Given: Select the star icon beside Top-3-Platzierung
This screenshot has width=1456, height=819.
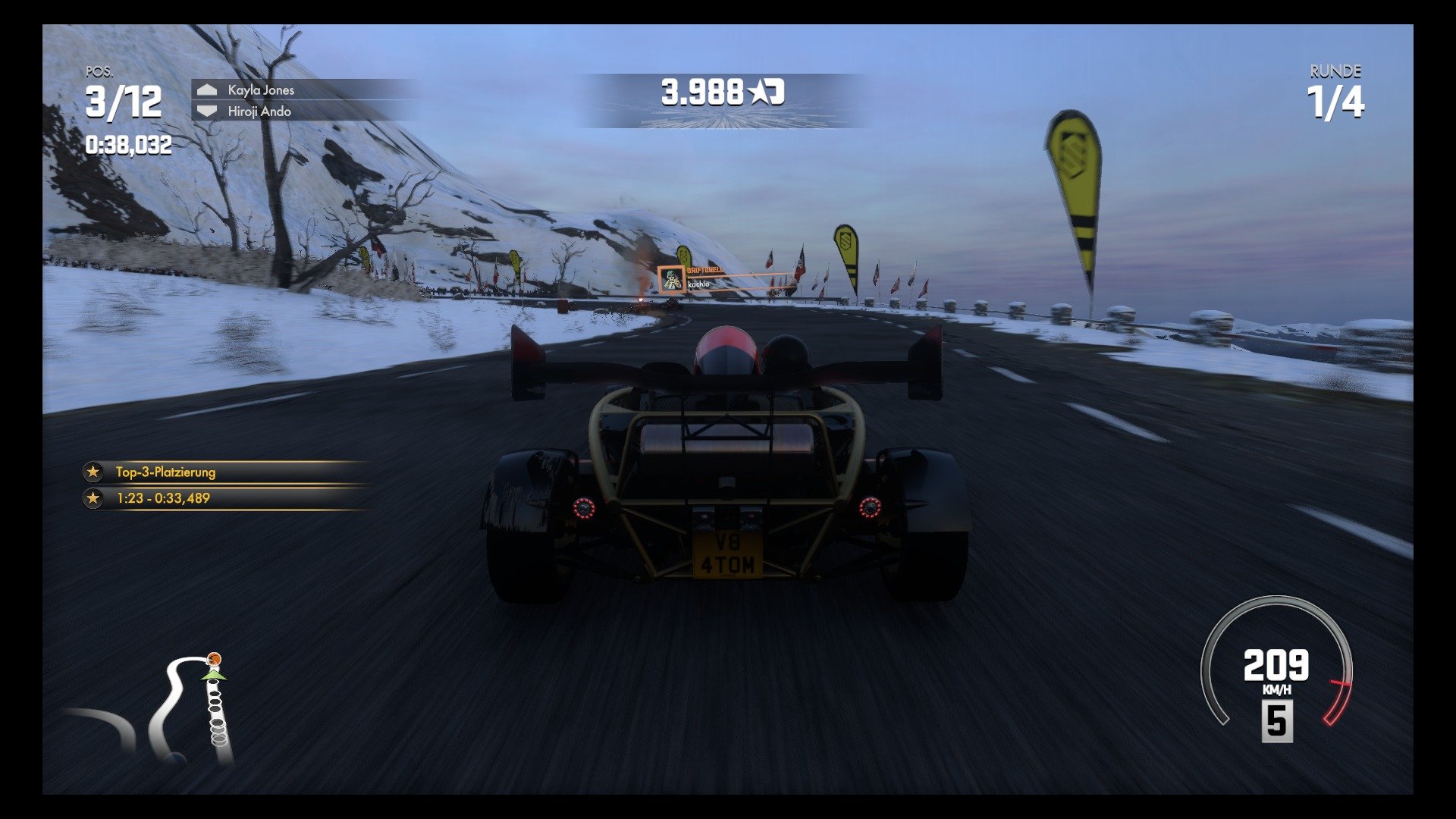Looking at the screenshot, I should click(x=92, y=472).
